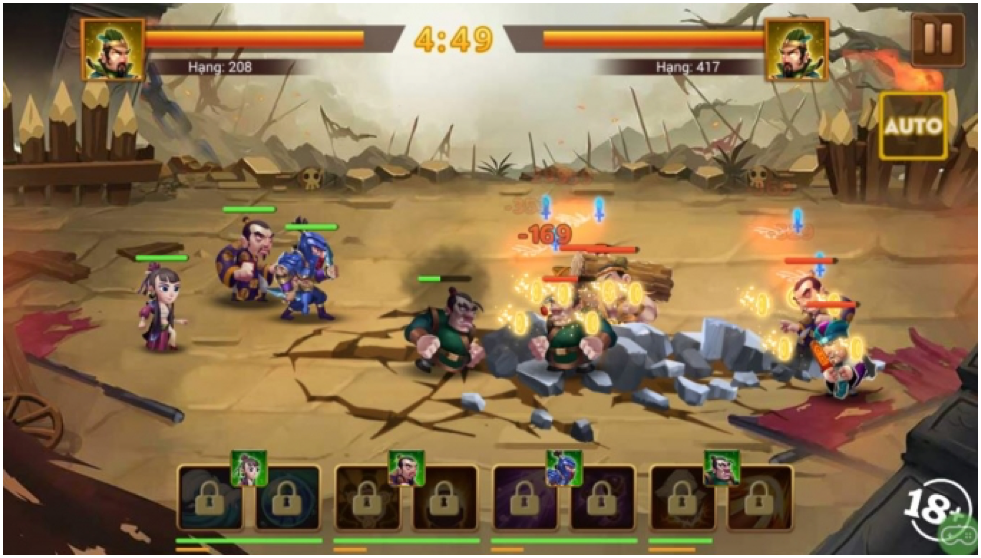Tap the opponent's avatar beside the pause button
Image resolution: width=981 pixels, height=558 pixels.
(798, 49)
